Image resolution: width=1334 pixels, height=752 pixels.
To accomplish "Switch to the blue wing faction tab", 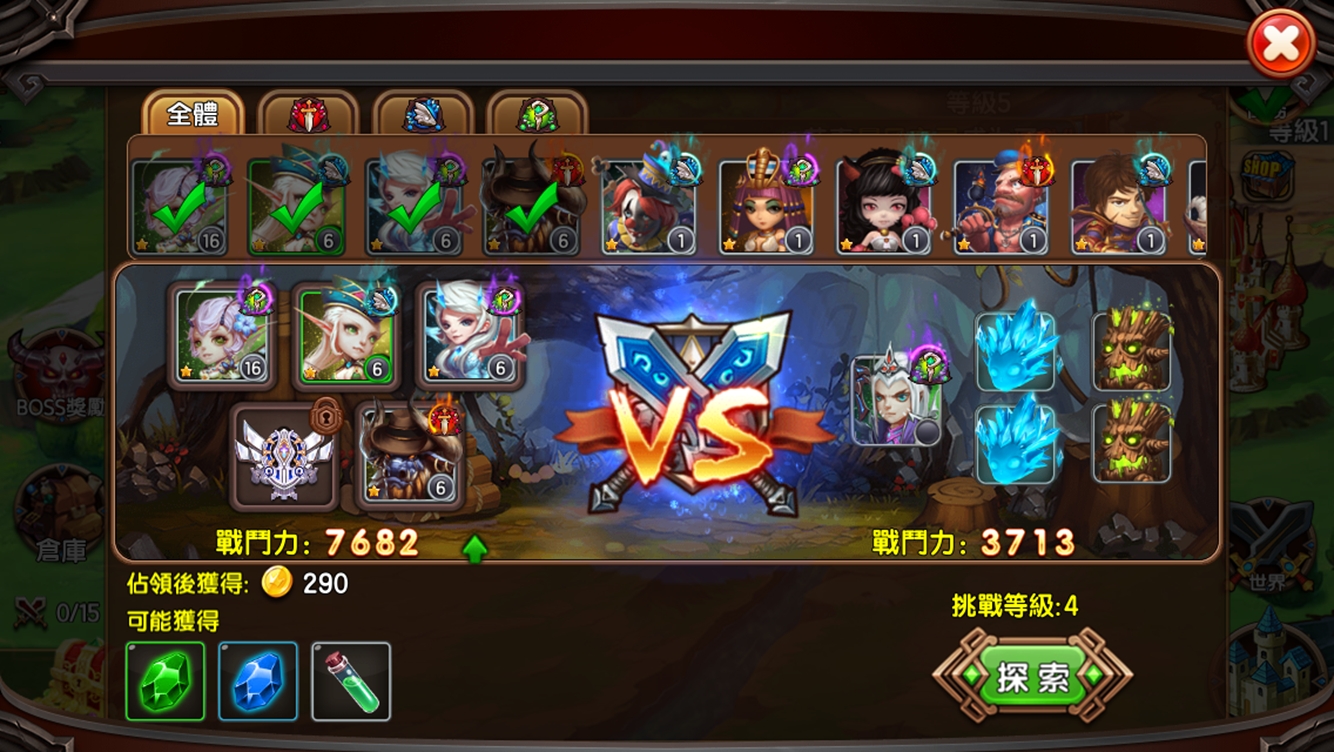I will click(x=425, y=113).
